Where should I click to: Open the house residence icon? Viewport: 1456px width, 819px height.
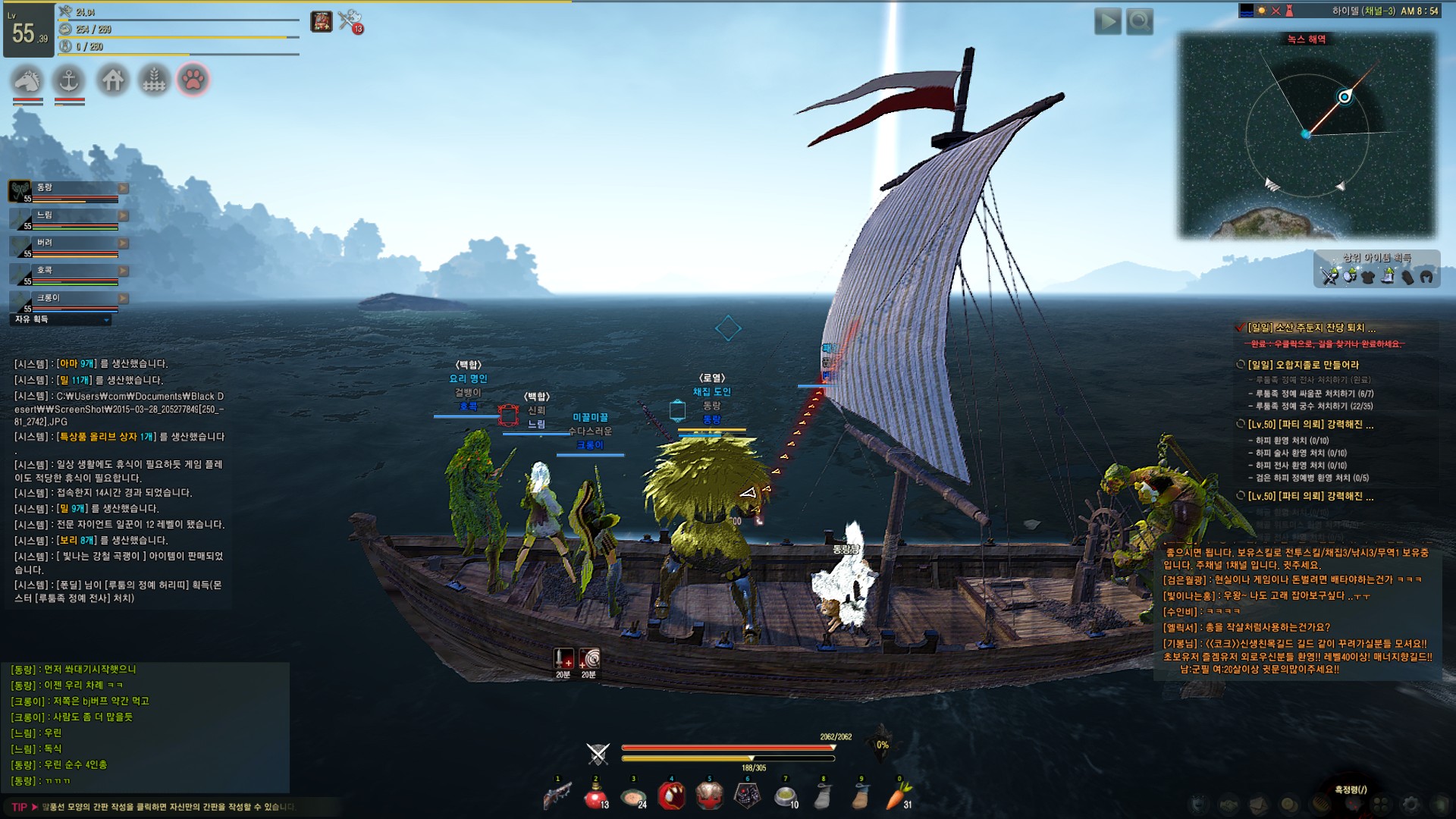click(112, 80)
